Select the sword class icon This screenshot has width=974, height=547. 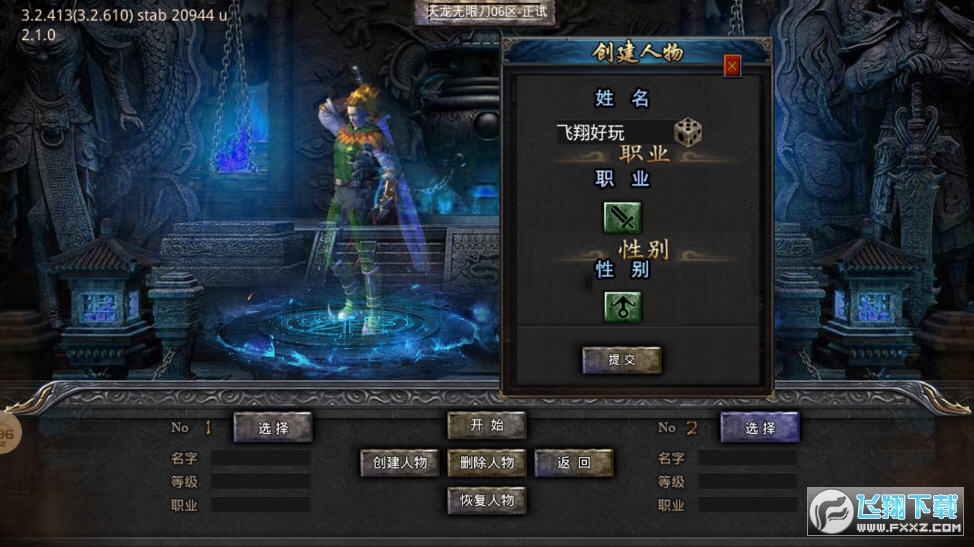click(x=622, y=217)
